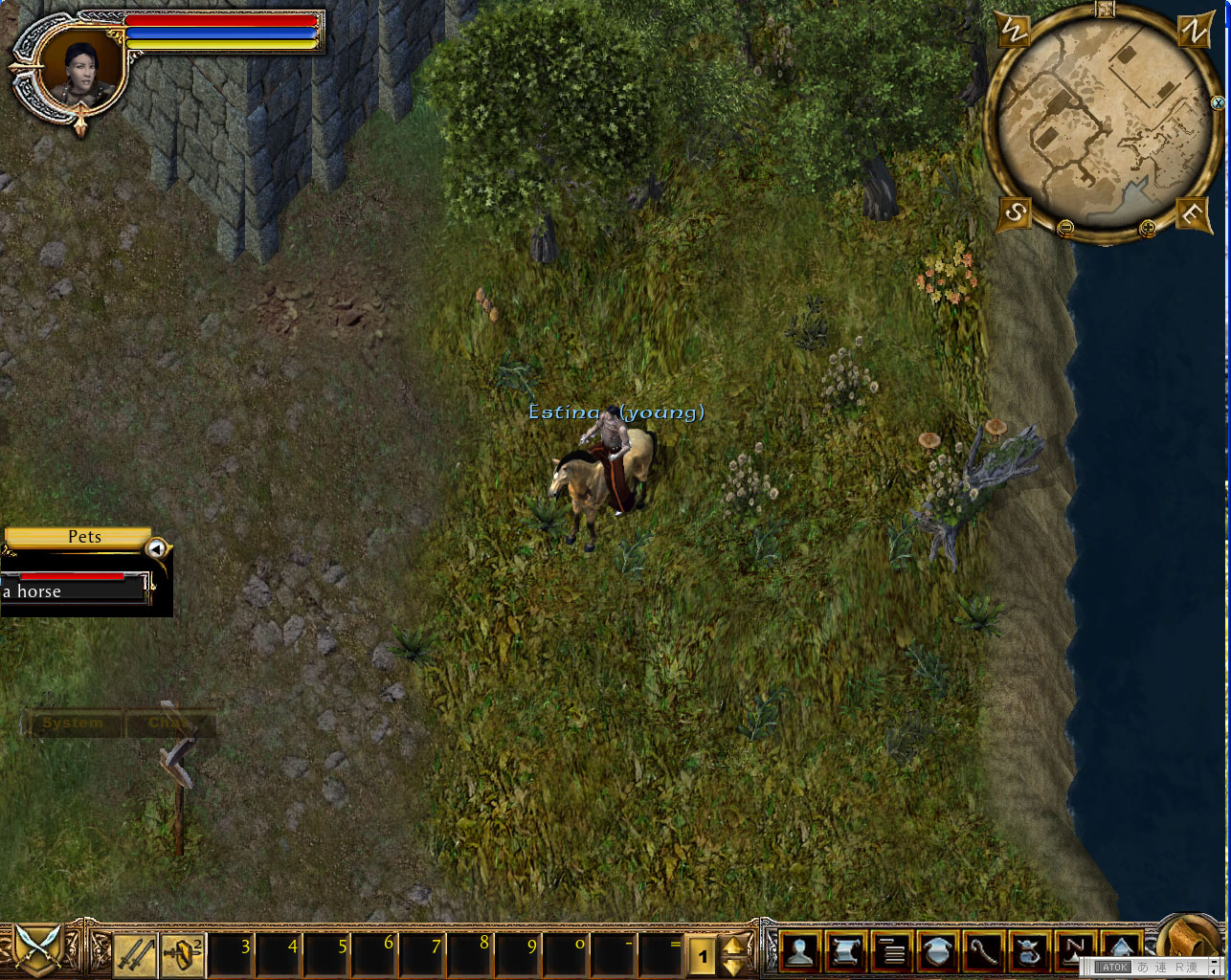
Task: Activate the twin swords ability in slot 1
Action: tap(136, 954)
